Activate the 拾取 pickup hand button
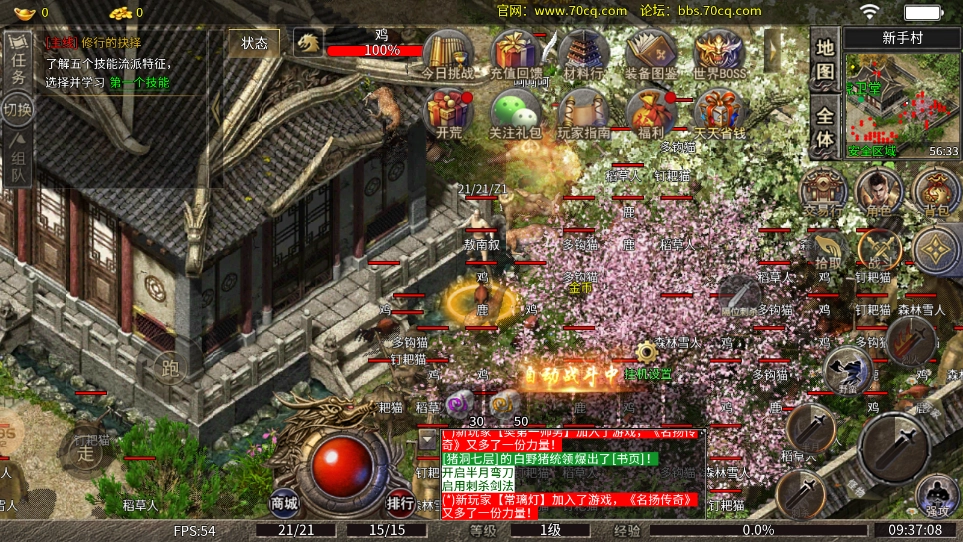Viewport: 963px width, 542px height. [x=824, y=250]
